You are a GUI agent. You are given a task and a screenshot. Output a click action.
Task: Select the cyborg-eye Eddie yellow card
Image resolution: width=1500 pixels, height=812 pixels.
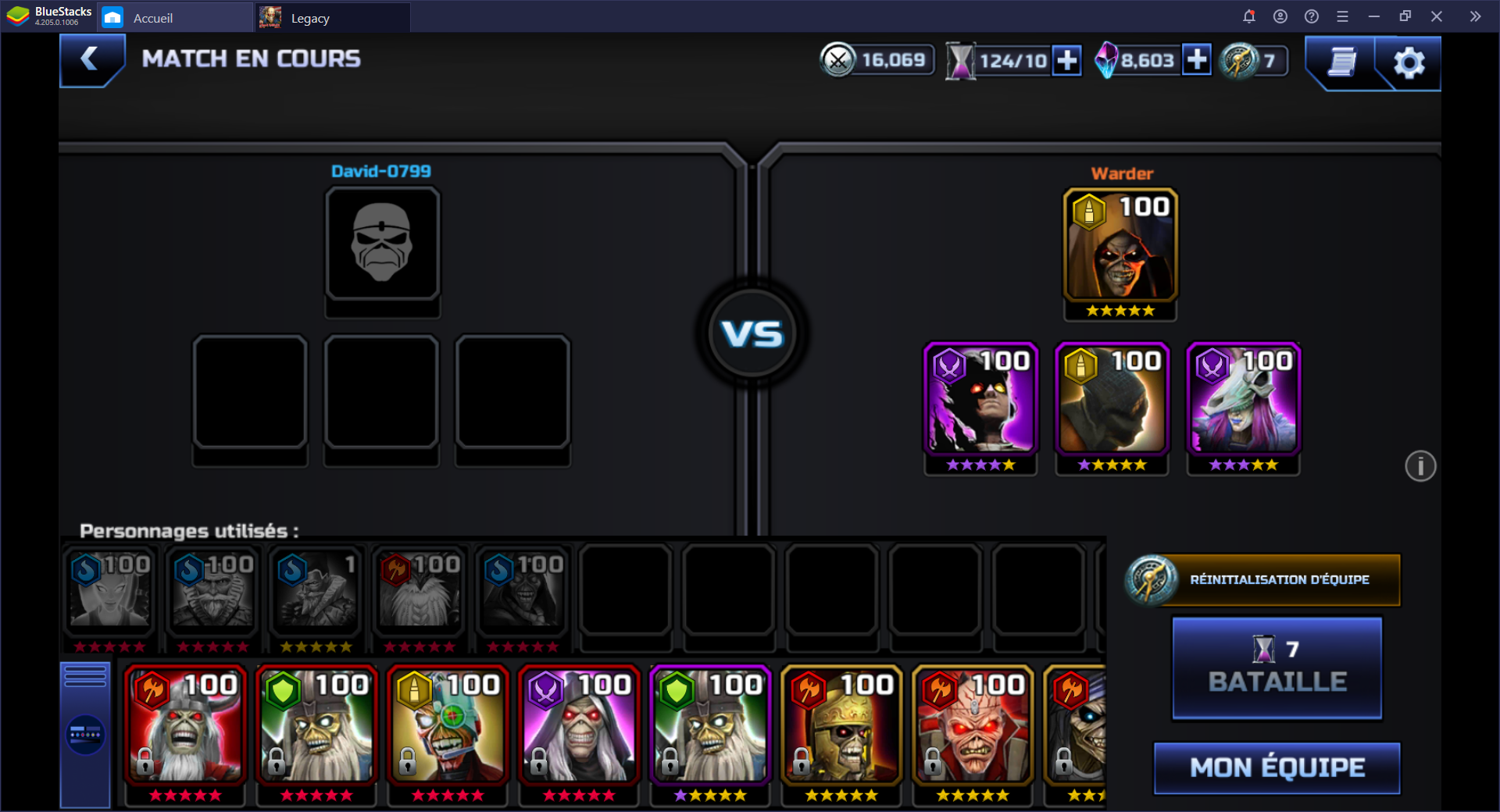[448, 726]
